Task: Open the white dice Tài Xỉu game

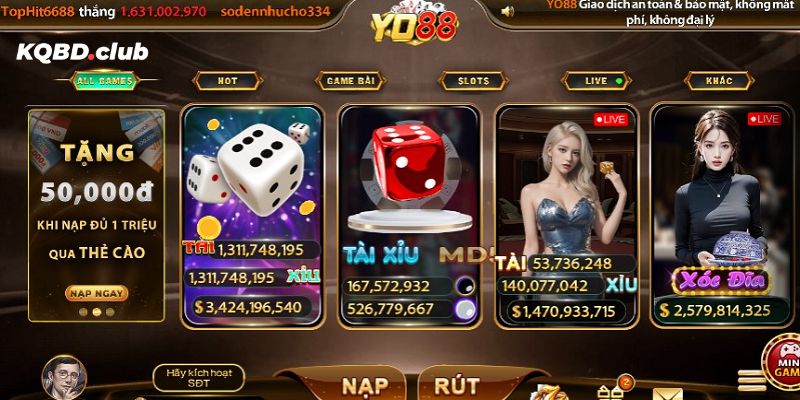Action: [x=252, y=214]
